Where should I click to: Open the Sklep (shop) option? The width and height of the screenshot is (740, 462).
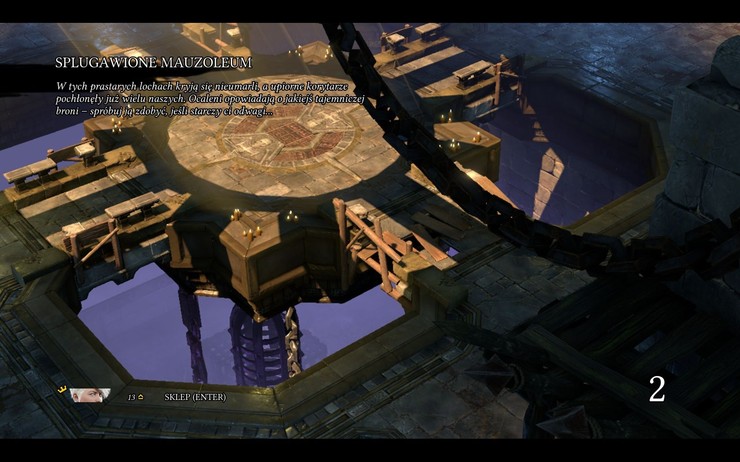pos(195,397)
